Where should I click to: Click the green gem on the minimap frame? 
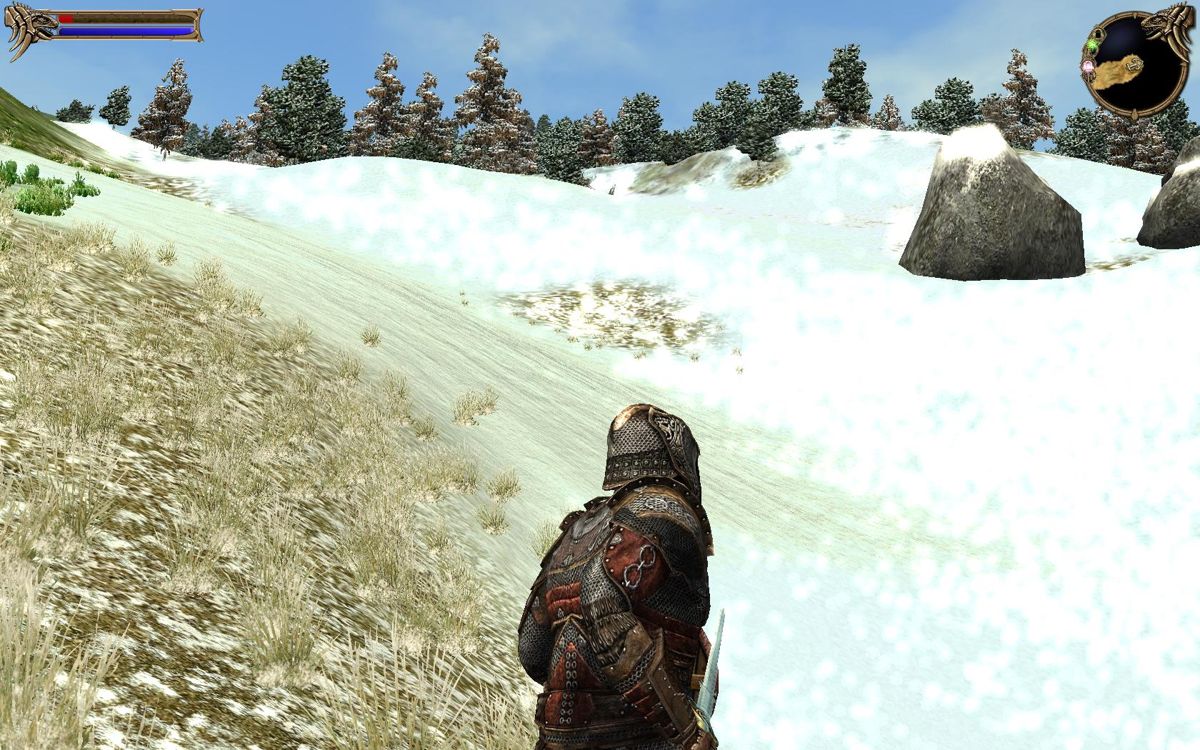click(x=1093, y=45)
